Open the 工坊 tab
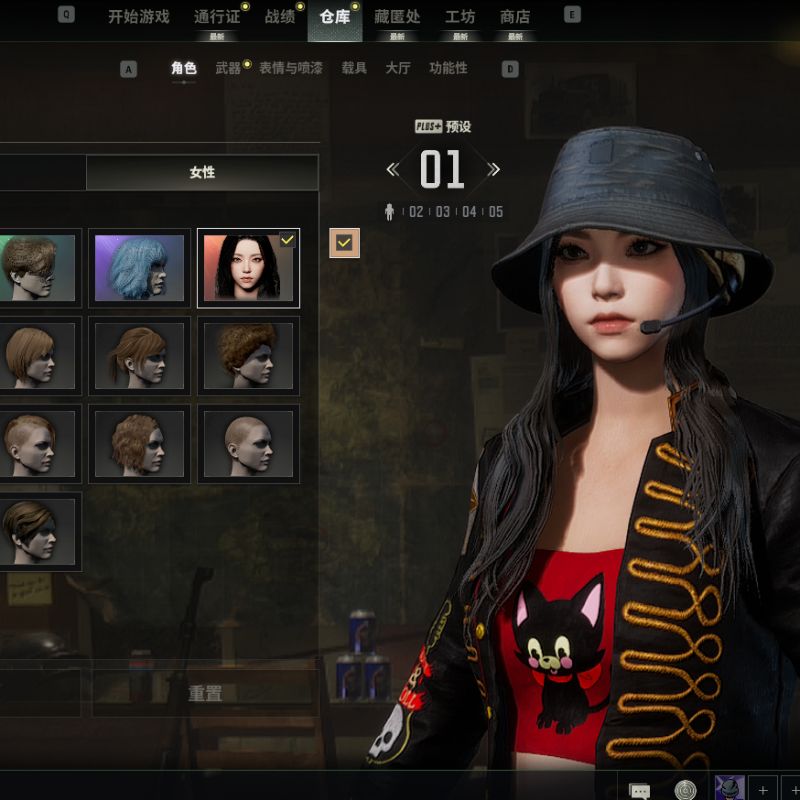800x800 pixels. [460, 17]
